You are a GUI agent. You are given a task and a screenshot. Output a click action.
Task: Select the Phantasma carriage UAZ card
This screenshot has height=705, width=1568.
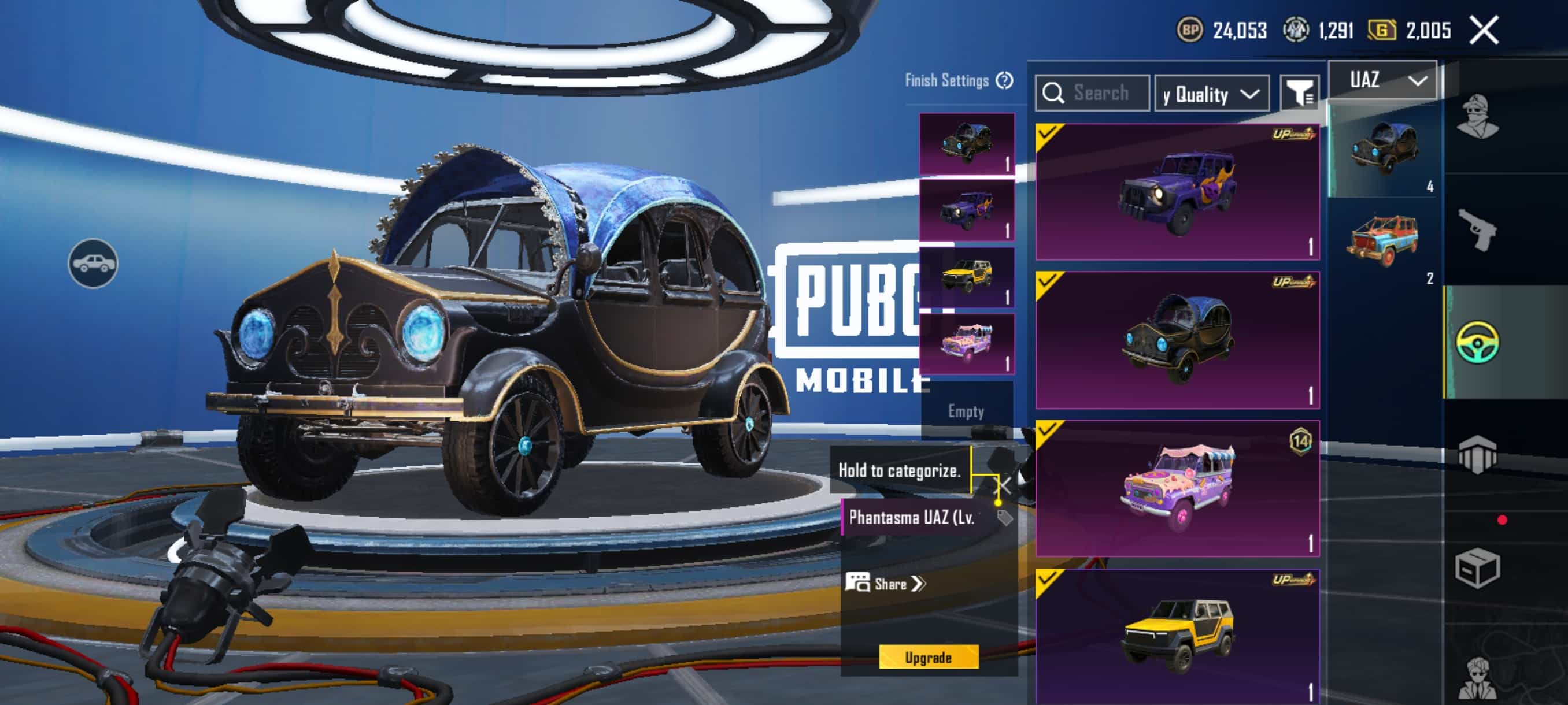click(1177, 340)
